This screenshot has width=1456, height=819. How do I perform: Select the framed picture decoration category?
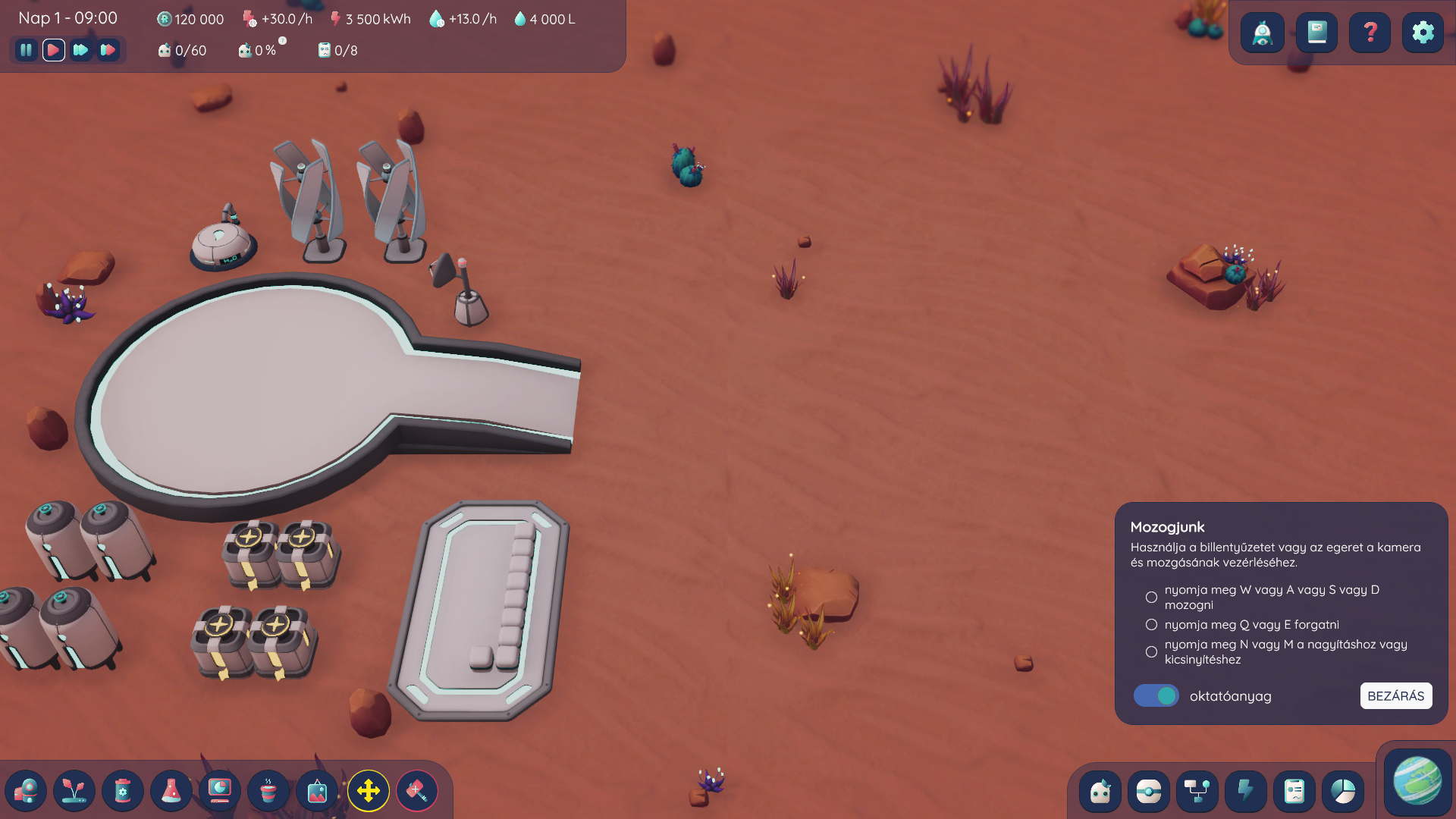point(317,791)
